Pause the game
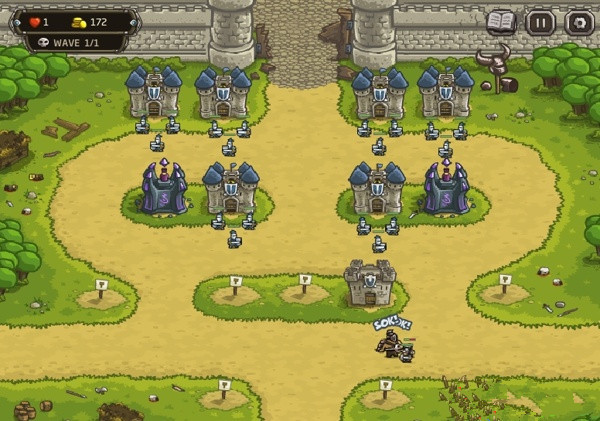This screenshot has width=600, height=421. tap(540, 22)
